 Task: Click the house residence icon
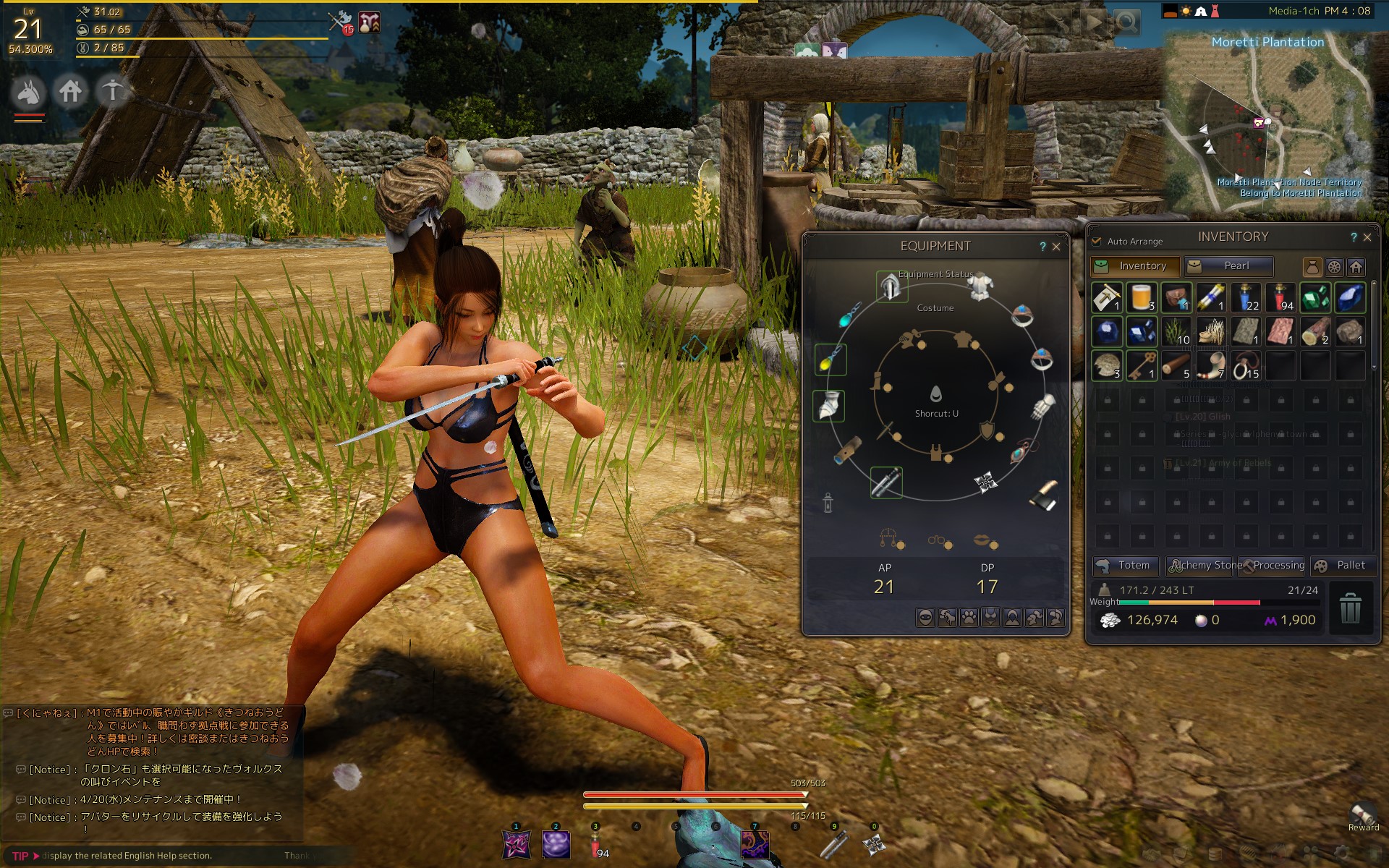coord(70,92)
